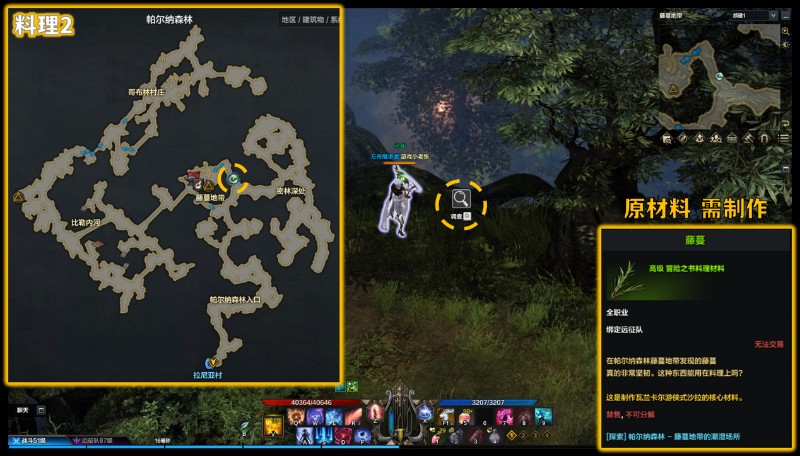Click the 地区 map filter
The image size is (800, 456).
[x=288, y=19]
